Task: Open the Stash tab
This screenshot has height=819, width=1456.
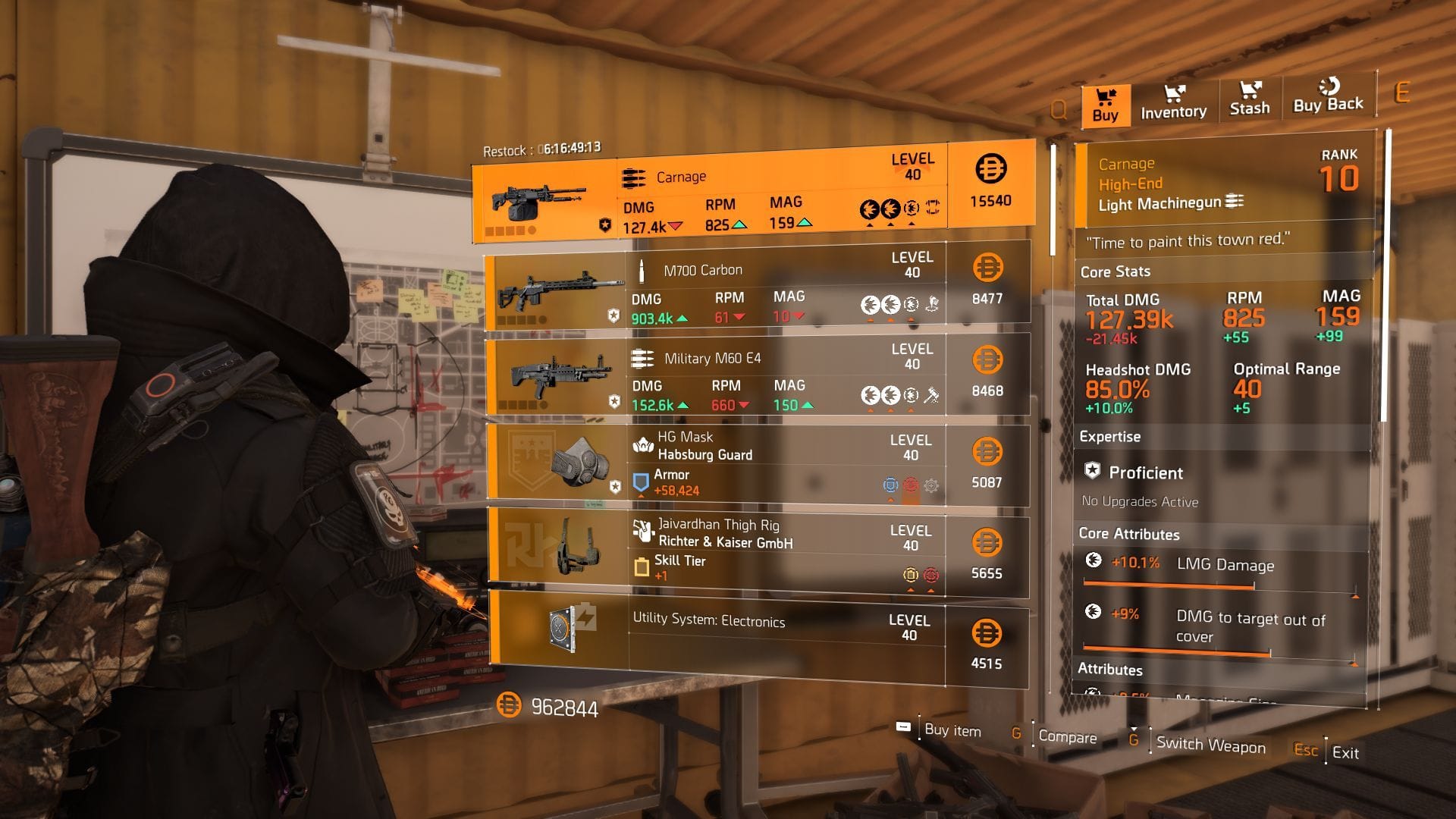Action: click(x=1250, y=102)
